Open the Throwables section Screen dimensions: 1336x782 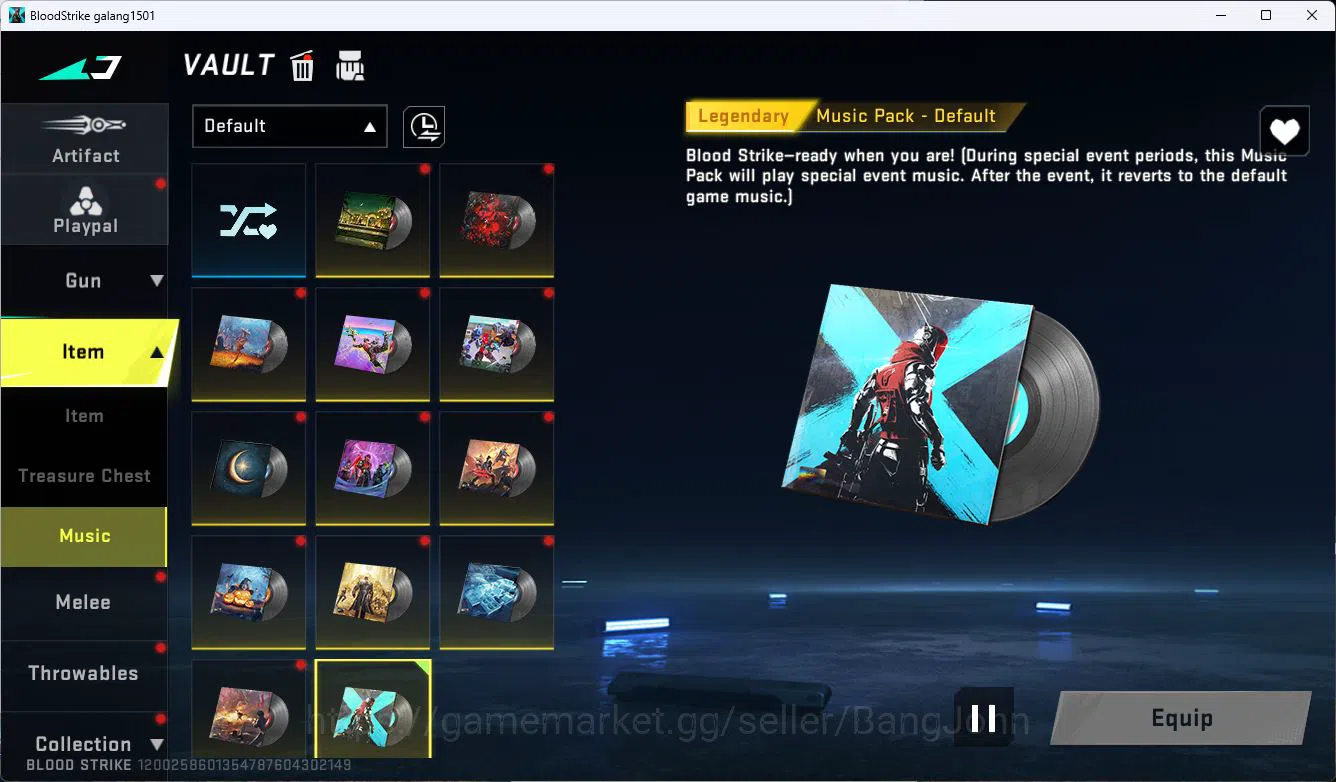(x=84, y=673)
